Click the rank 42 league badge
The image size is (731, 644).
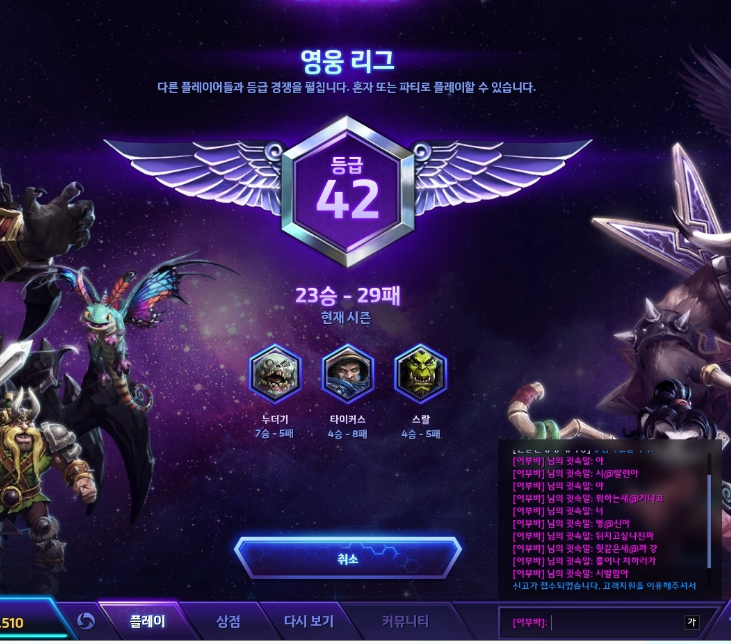[348, 191]
